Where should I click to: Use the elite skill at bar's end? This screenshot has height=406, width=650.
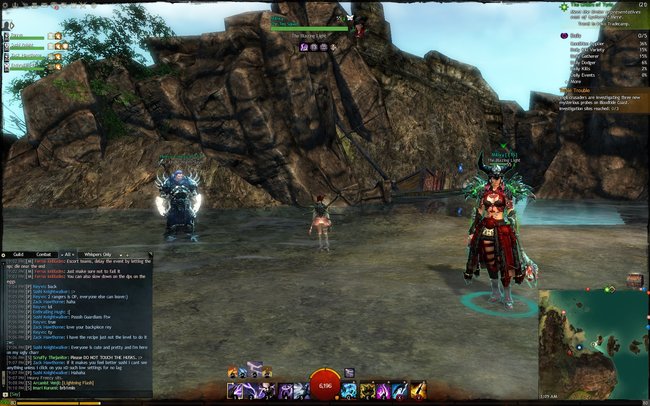tap(419, 390)
